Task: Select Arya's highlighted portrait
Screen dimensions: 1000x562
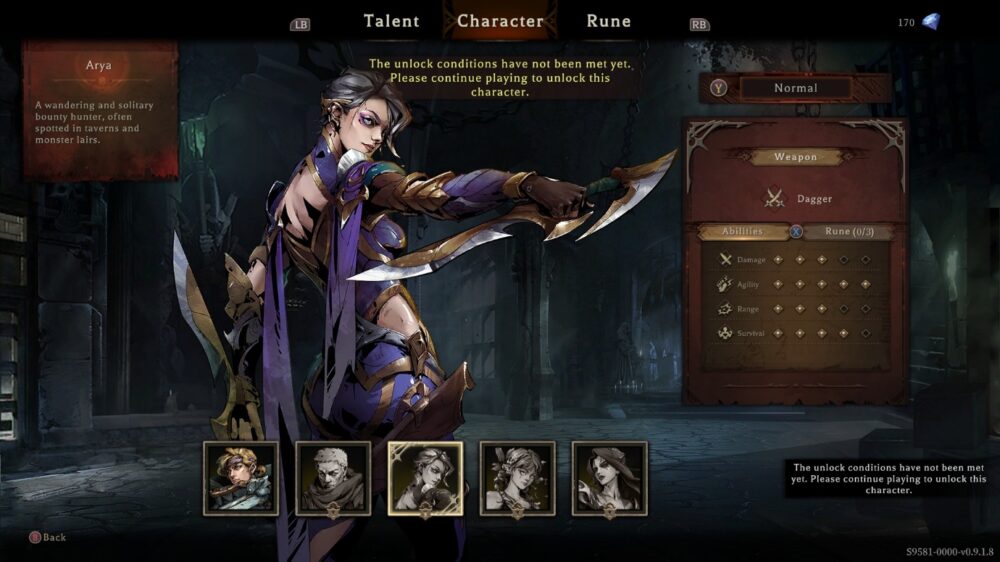Action: (x=425, y=478)
